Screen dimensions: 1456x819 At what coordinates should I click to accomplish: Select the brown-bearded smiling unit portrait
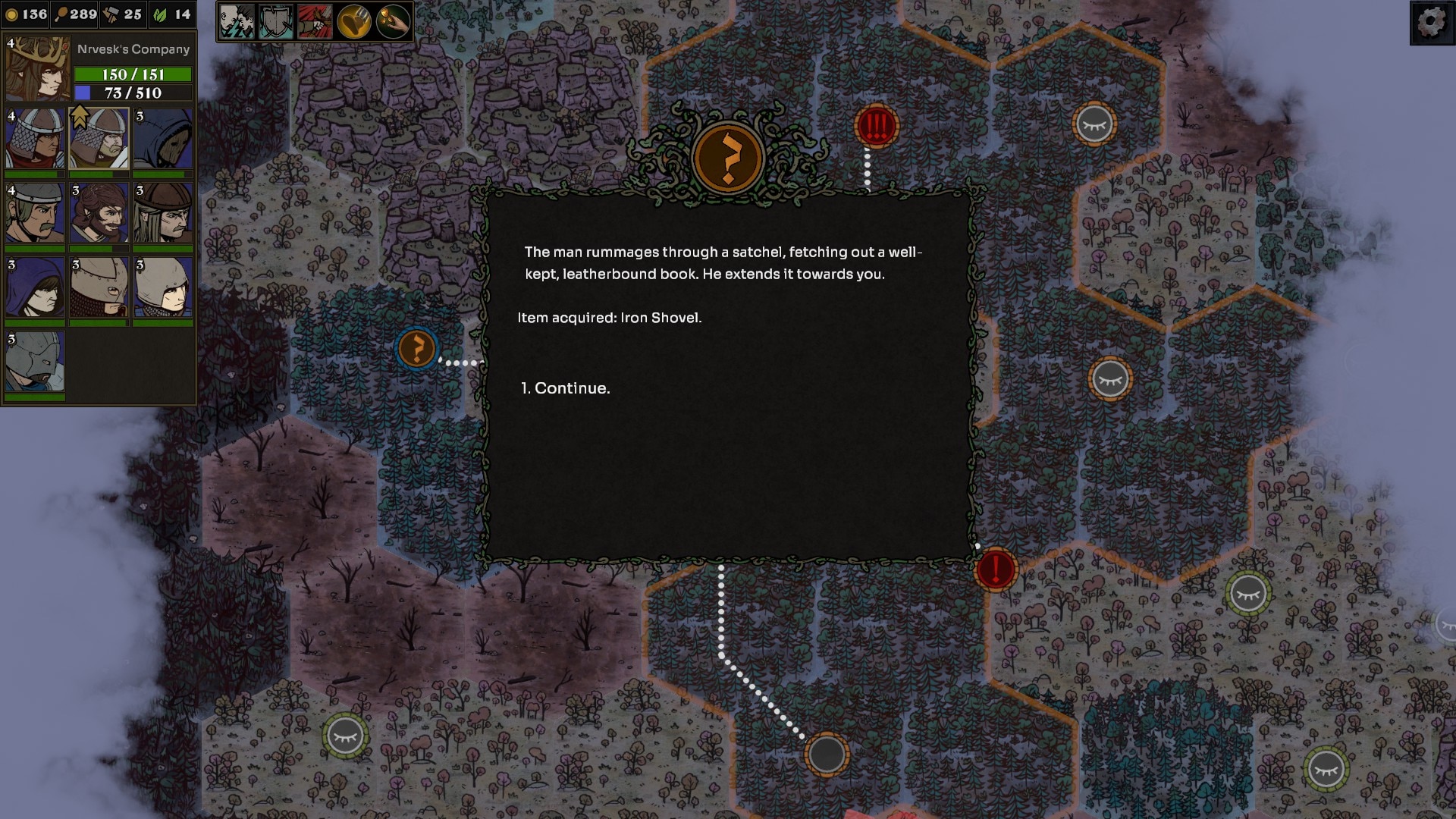(x=99, y=213)
